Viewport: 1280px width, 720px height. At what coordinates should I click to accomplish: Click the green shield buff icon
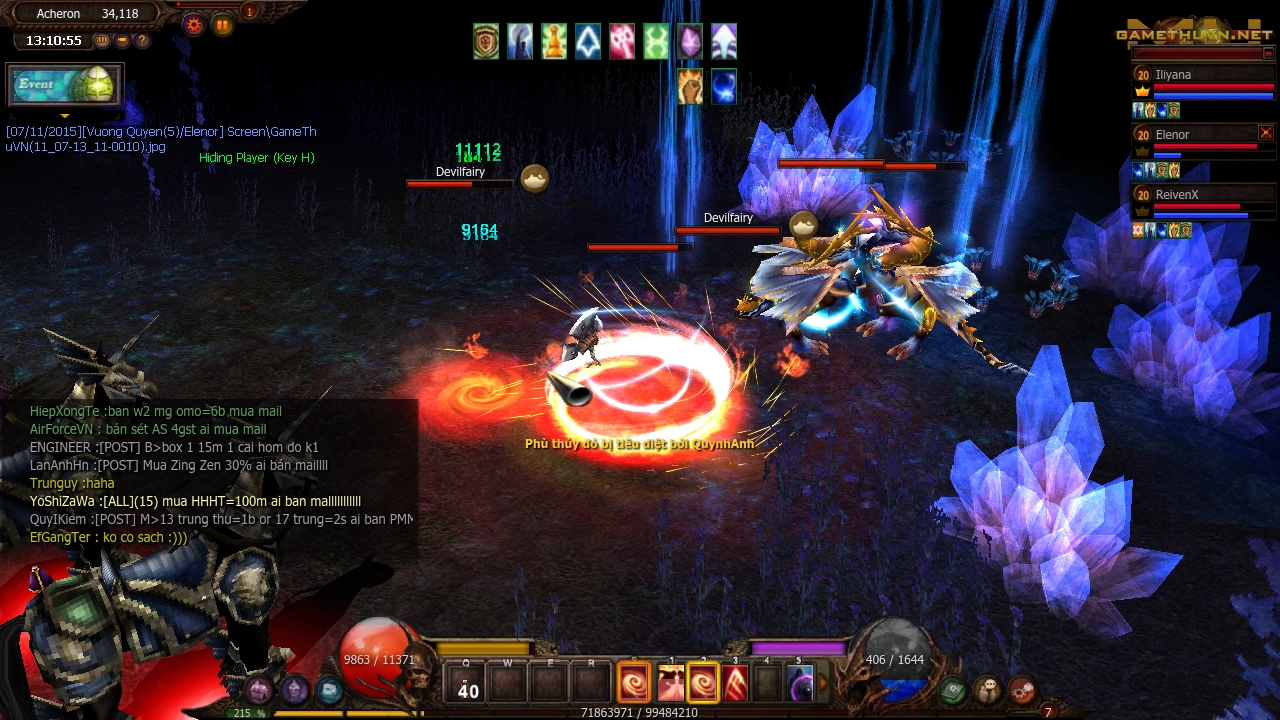486,42
